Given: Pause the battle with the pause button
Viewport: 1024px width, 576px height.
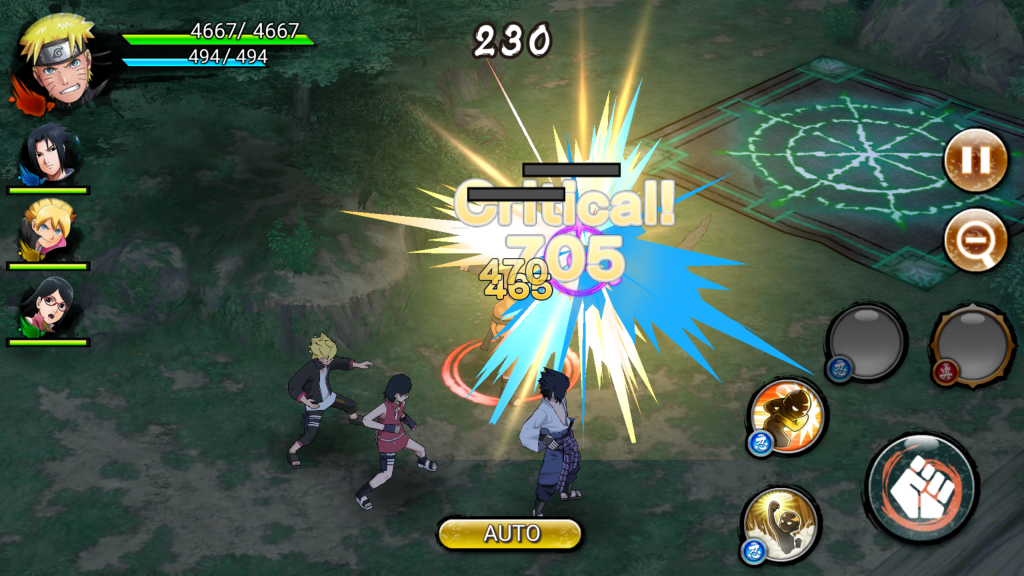Looking at the screenshot, I should pyautogui.click(x=975, y=160).
